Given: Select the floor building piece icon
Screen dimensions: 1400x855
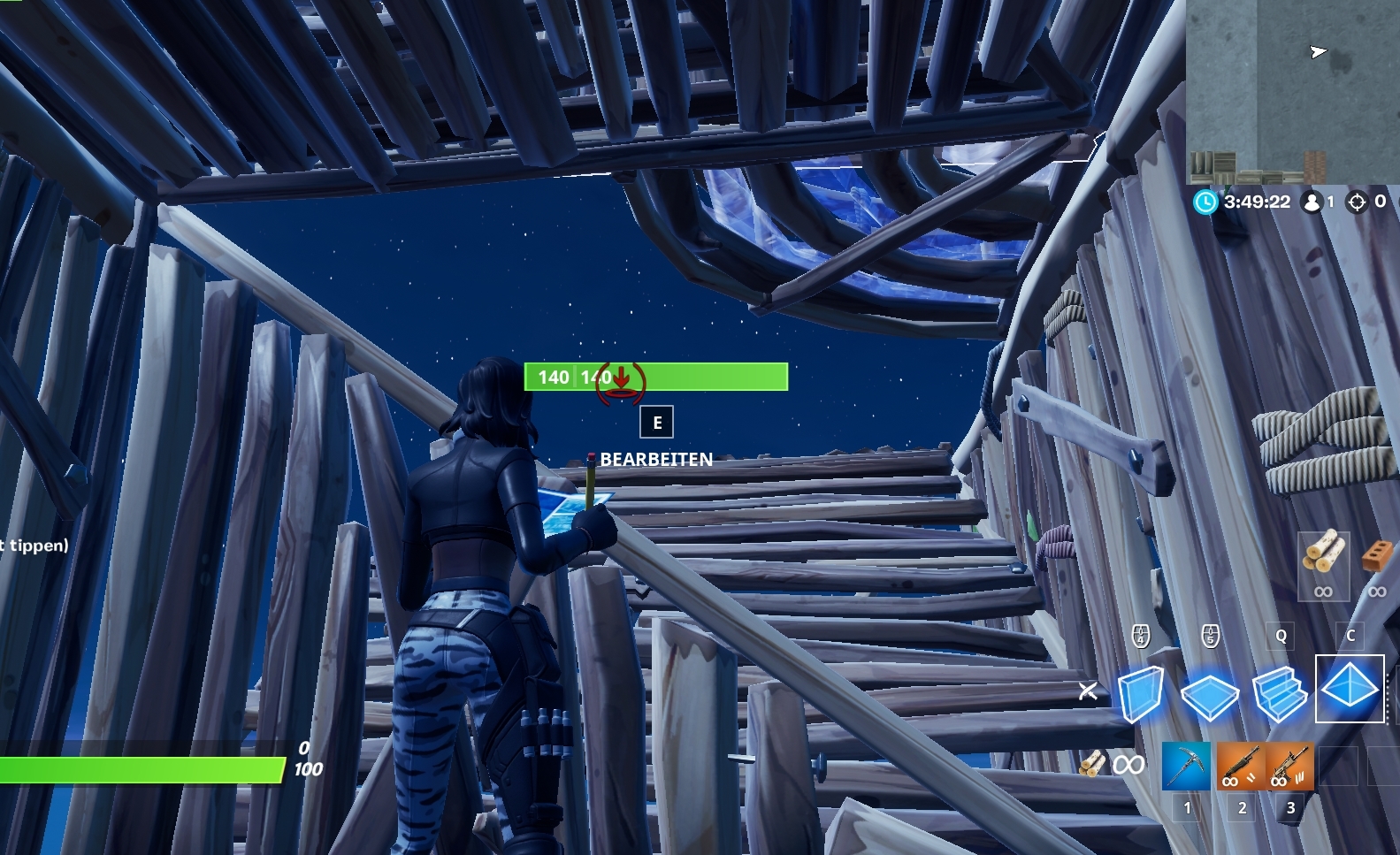Looking at the screenshot, I should (x=1210, y=697).
